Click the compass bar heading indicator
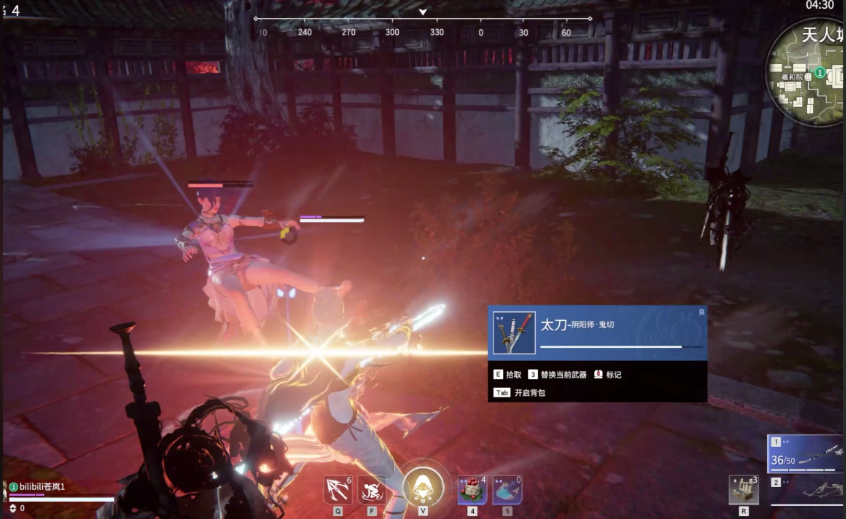This screenshot has height=519, width=846. pyautogui.click(x=423, y=13)
